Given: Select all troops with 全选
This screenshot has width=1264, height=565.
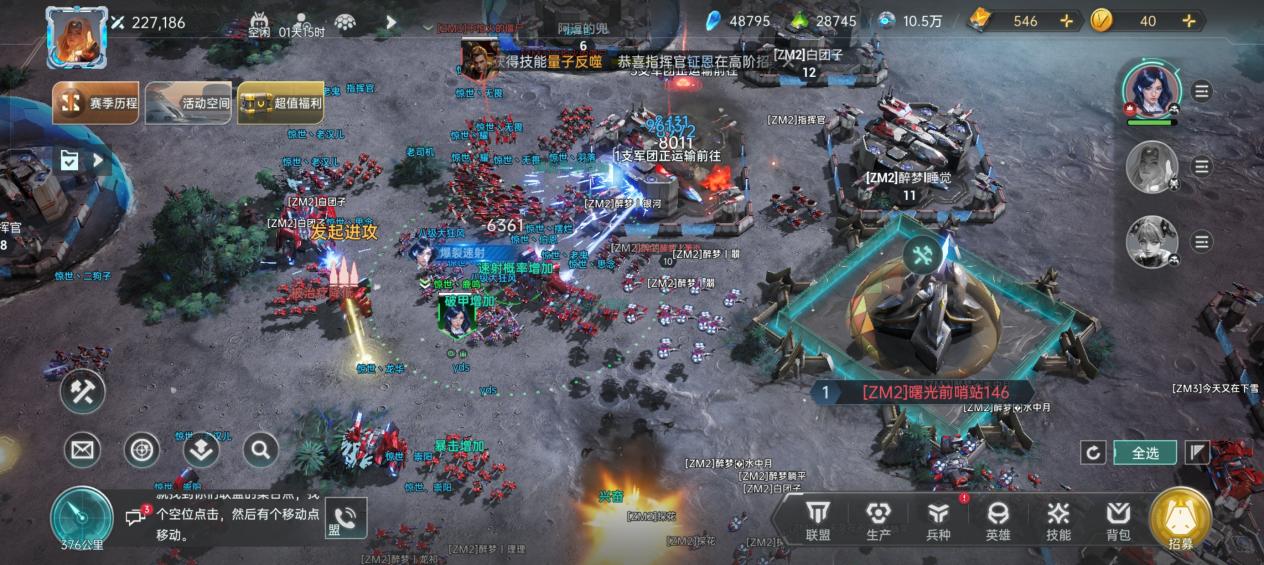Looking at the screenshot, I should tap(1145, 453).
